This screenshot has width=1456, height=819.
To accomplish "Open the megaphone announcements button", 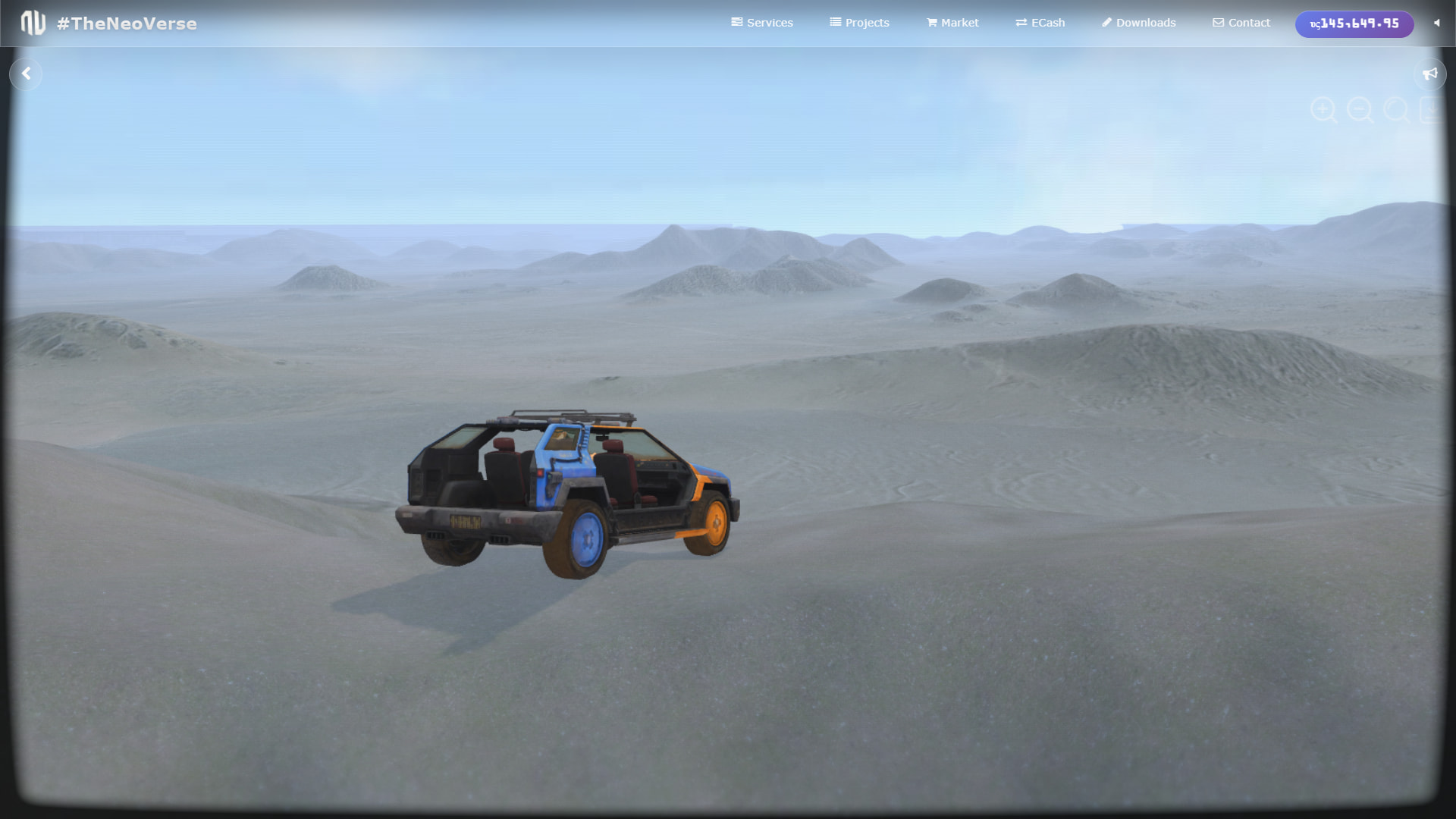I will pos(1429,74).
